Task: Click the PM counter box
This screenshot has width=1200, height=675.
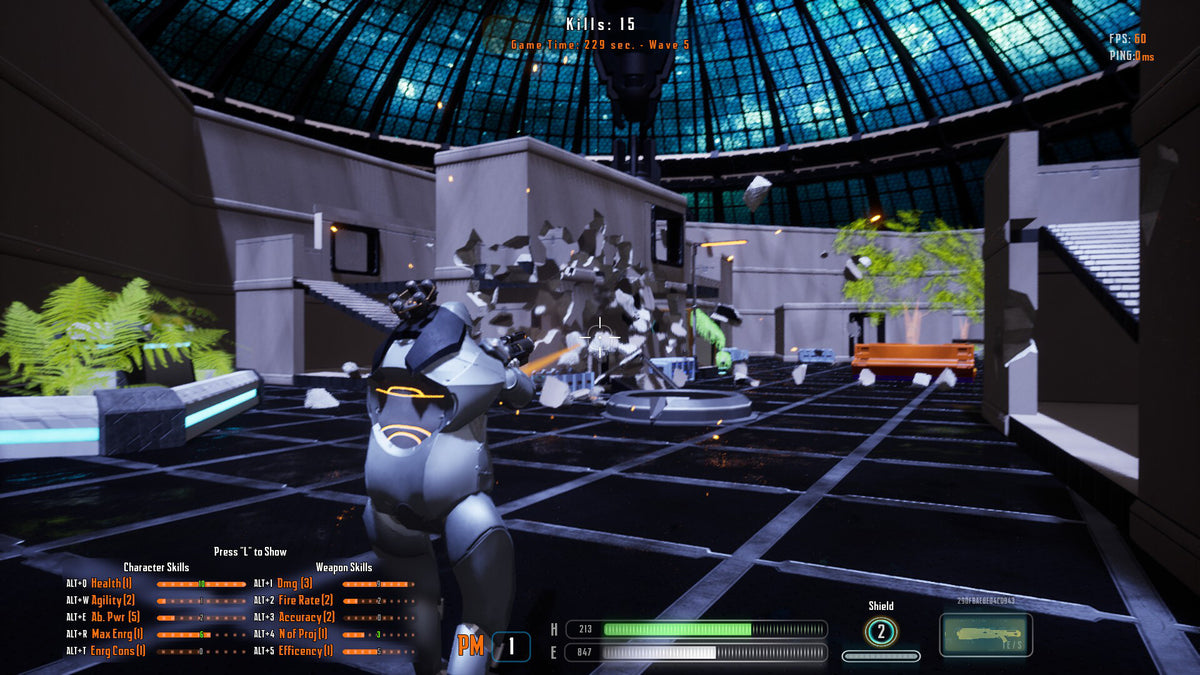Action: tap(511, 646)
